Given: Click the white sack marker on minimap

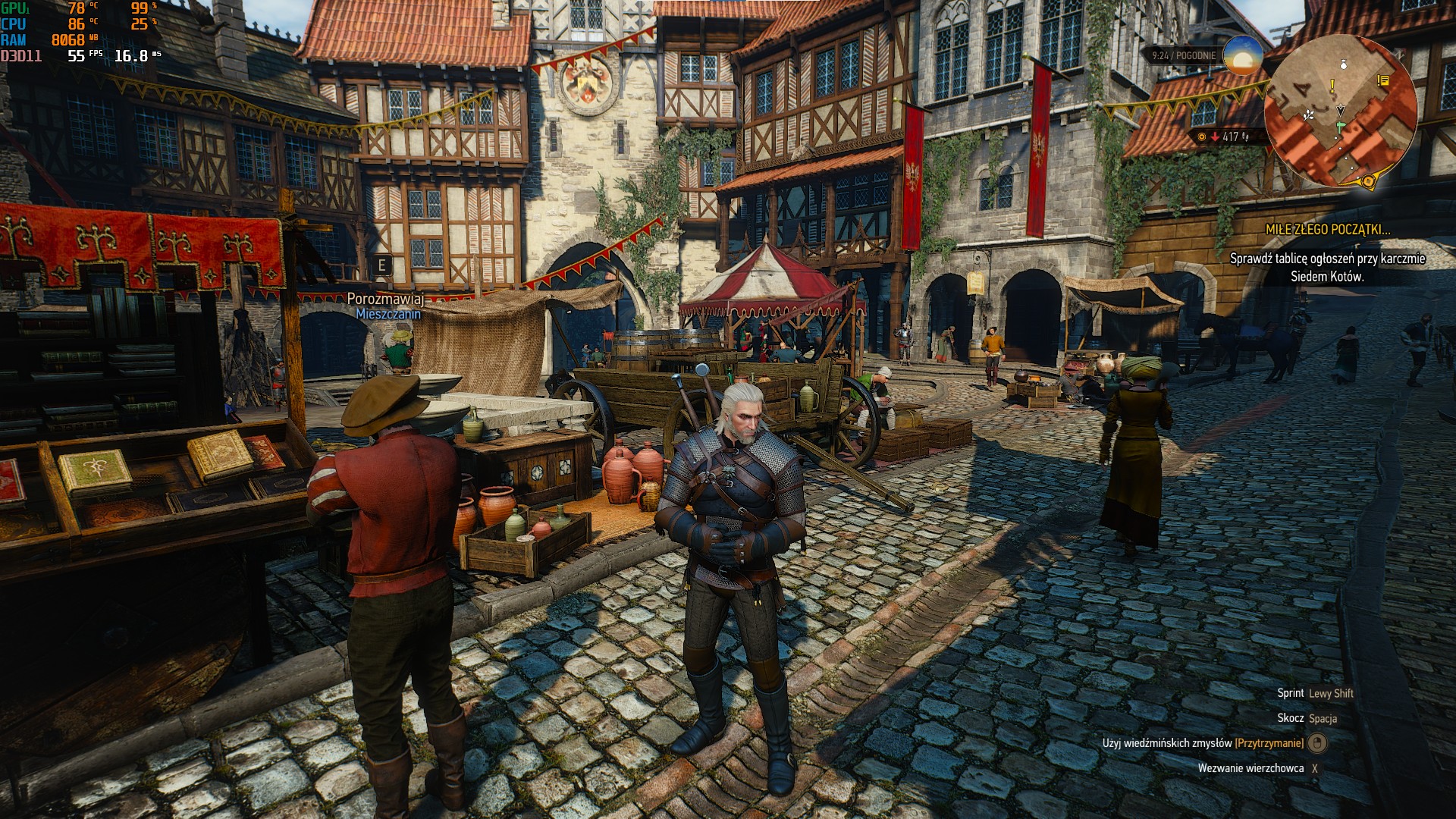Looking at the screenshot, I should [x=1344, y=65].
